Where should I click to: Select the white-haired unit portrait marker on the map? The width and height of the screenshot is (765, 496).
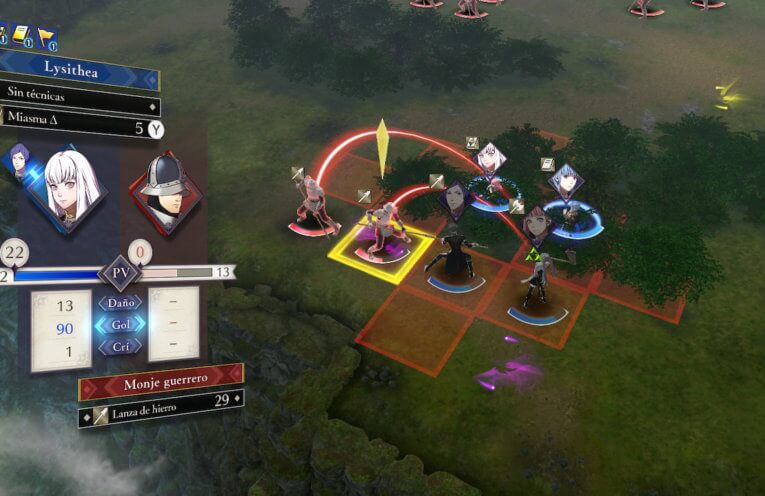pyautogui.click(x=488, y=158)
